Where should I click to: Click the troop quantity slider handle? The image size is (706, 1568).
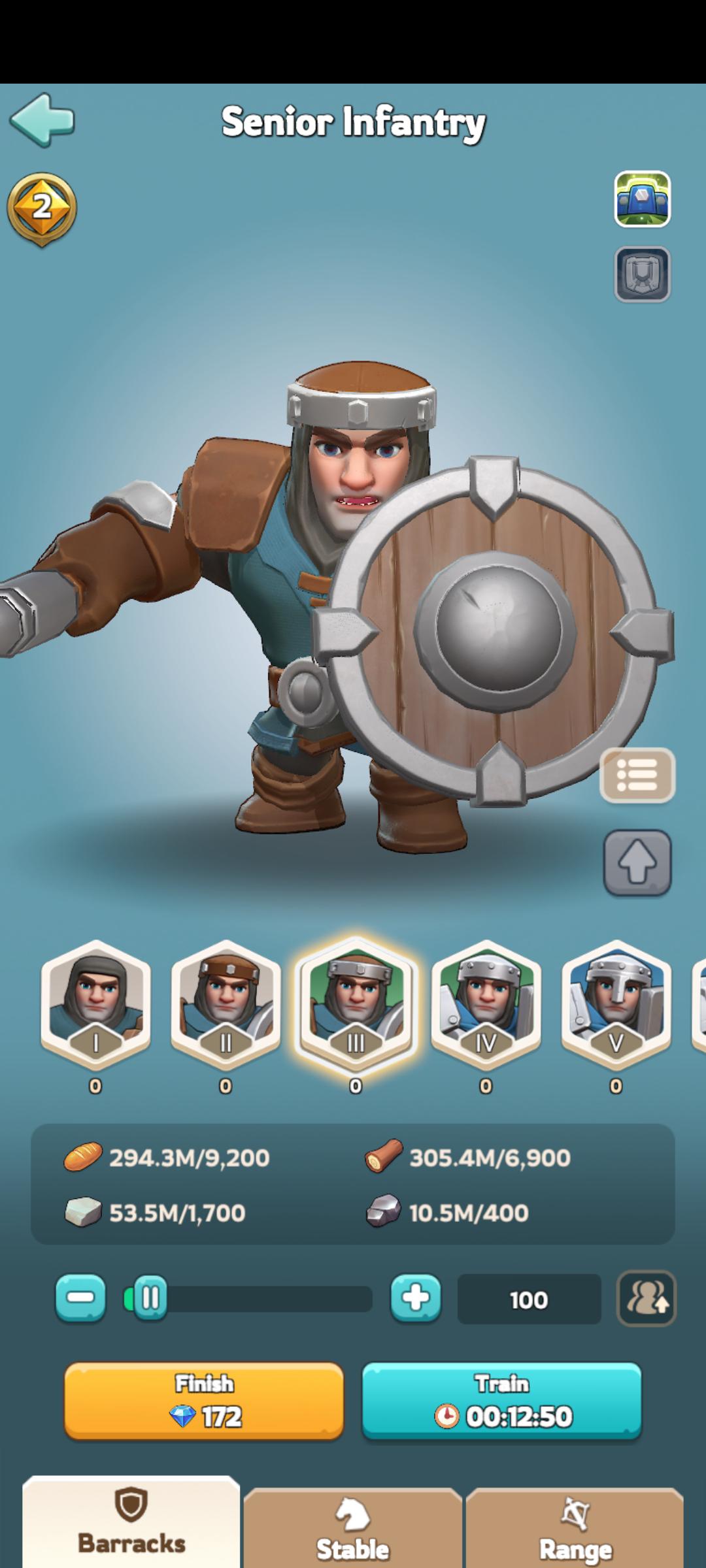click(x=150, y=1298)
